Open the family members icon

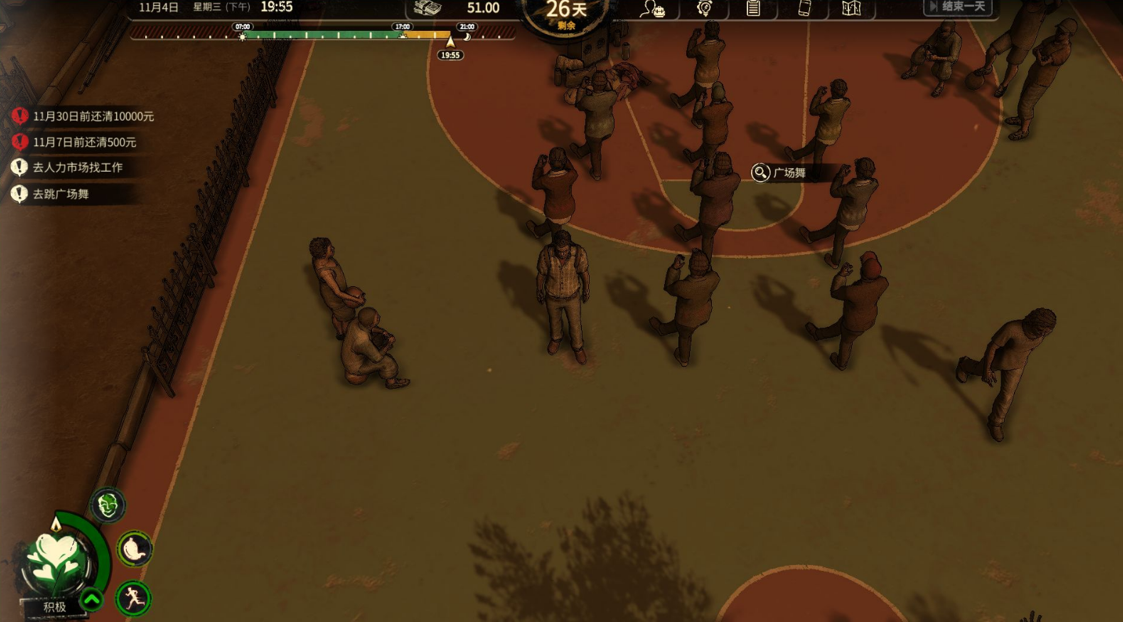653,9
